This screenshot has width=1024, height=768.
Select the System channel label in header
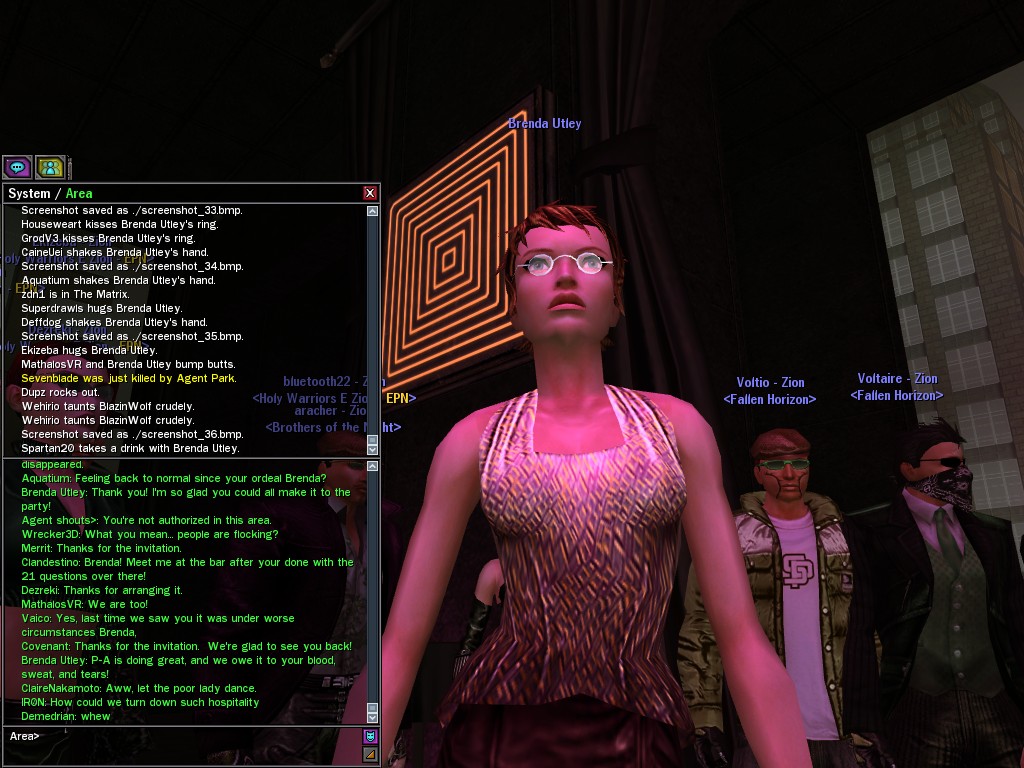(x=28, y=193)
